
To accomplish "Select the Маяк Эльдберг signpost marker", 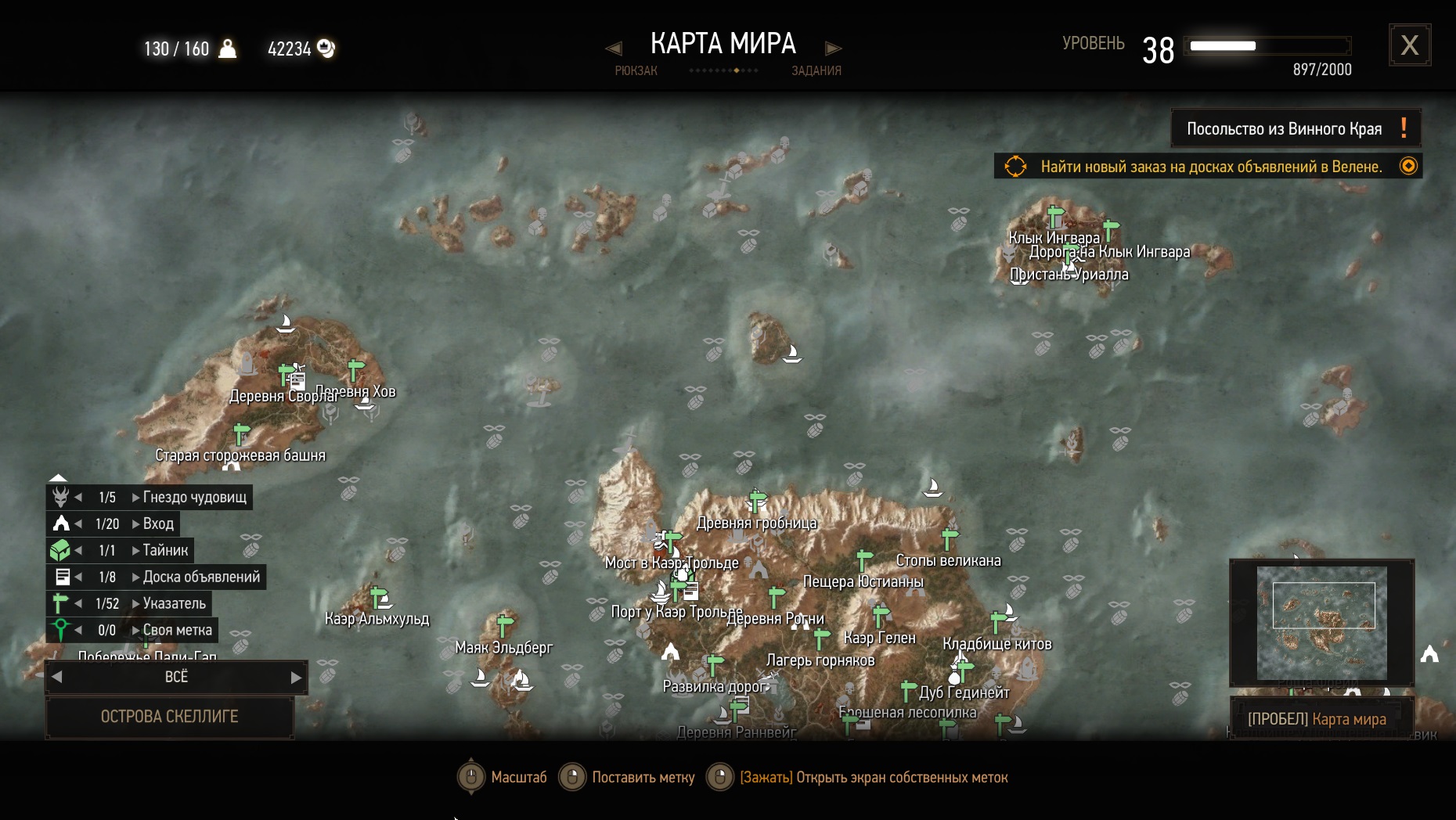I will point(505,625).
